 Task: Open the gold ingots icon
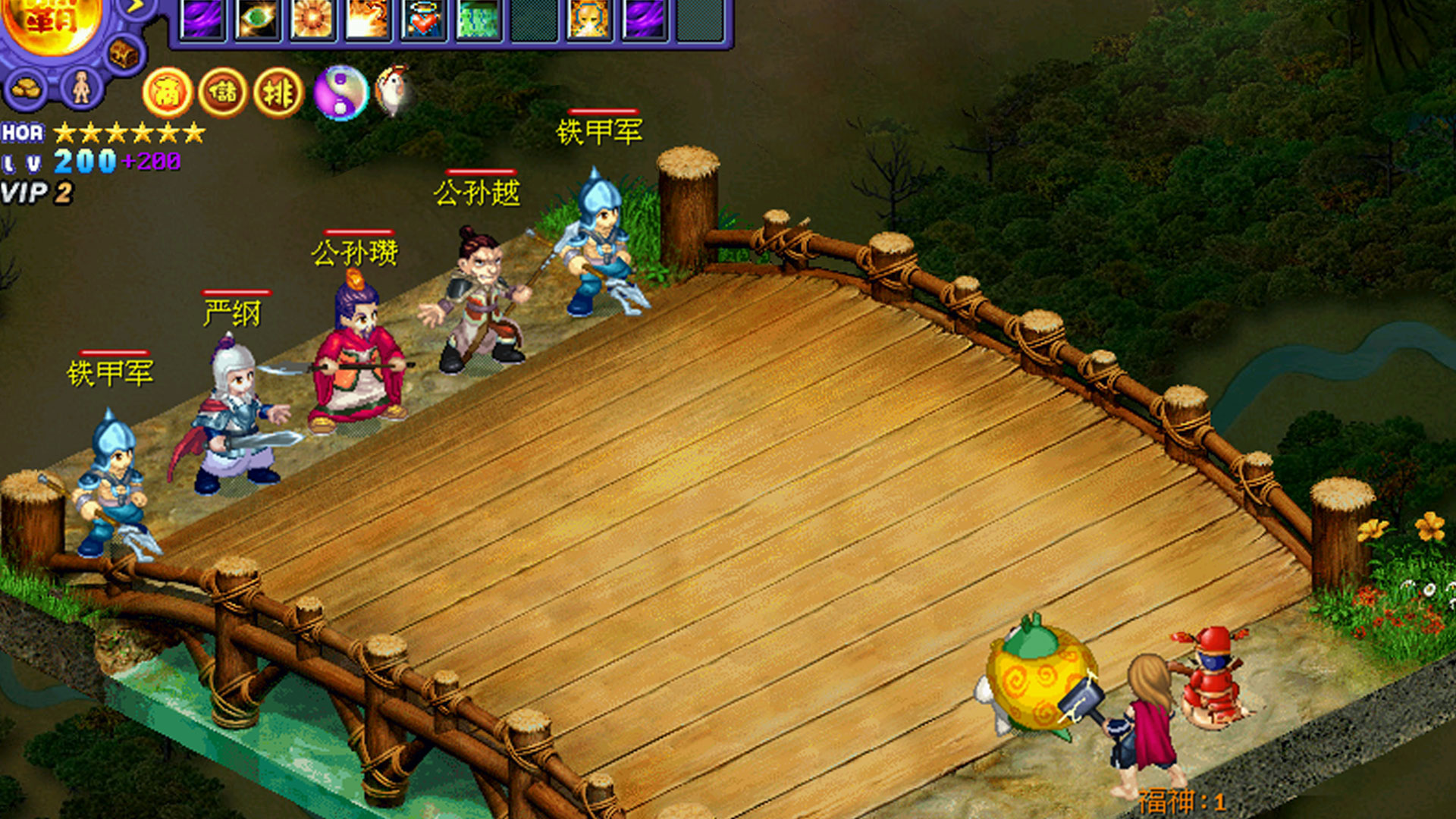(27, 88)
